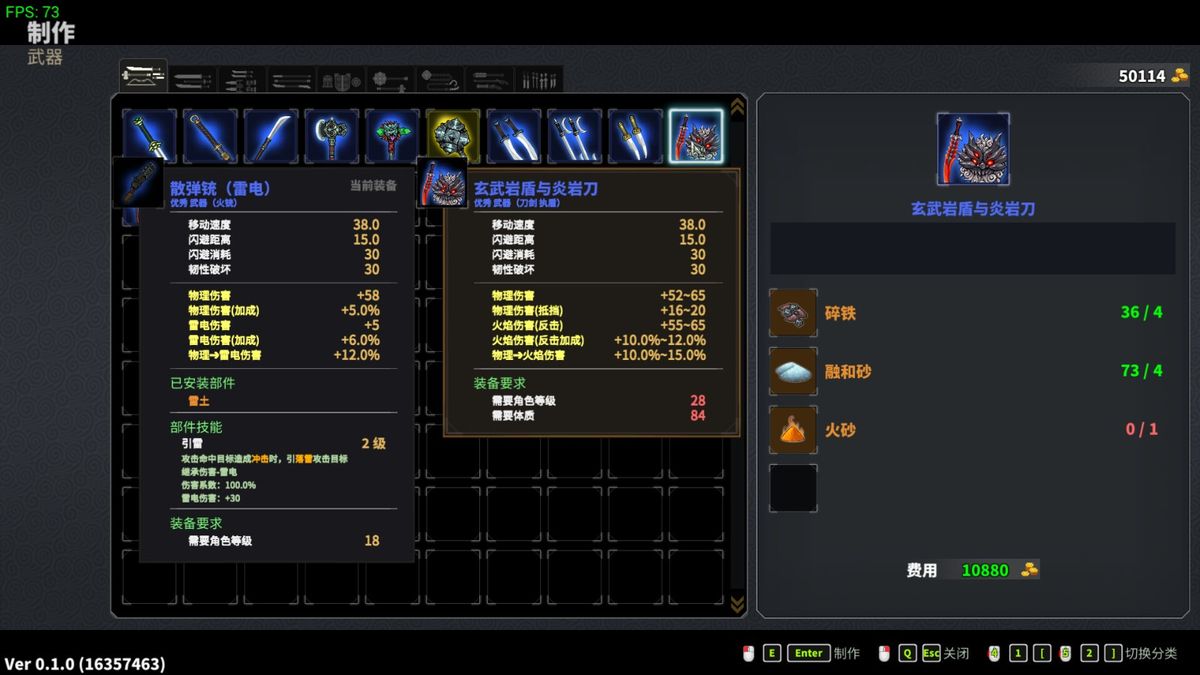Screen dimensions: 1200x675
Task: Select the 玄武岩盾与炎岩刀 shield-and-blade recipe
Action: click(x=696, y=135)
